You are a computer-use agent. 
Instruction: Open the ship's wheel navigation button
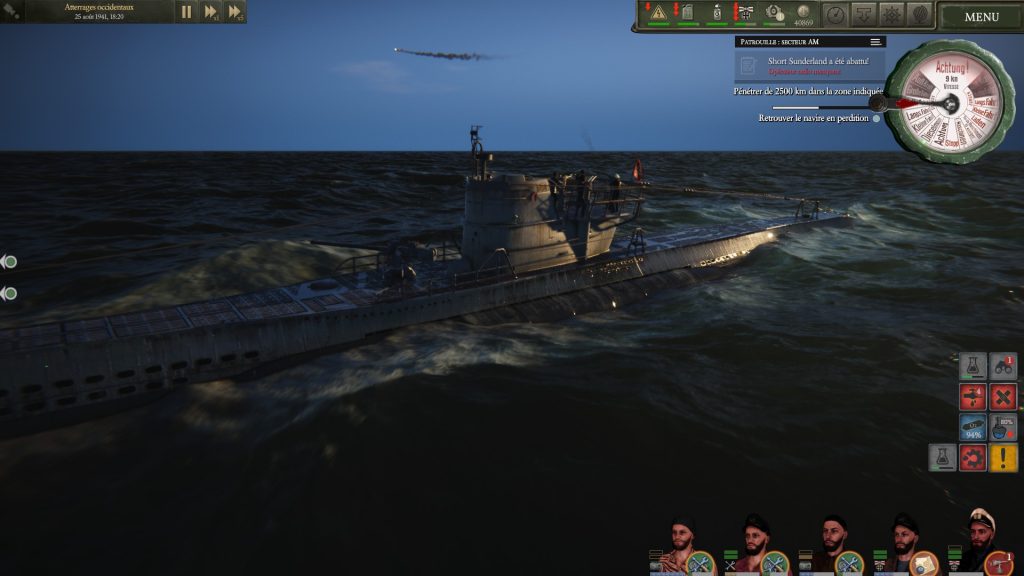click(x=891, y=14)
